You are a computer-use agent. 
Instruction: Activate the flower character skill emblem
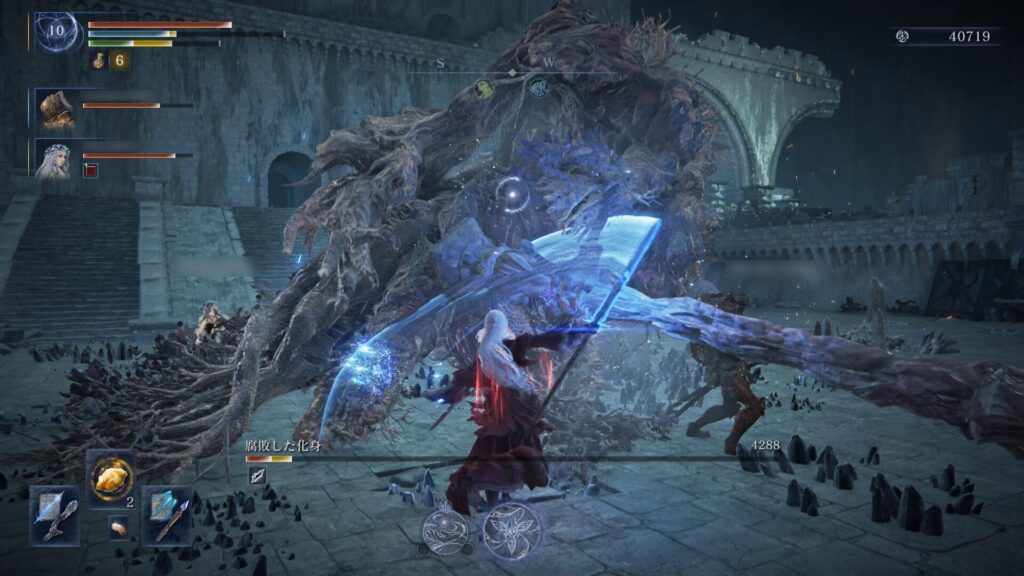[510, 530]
